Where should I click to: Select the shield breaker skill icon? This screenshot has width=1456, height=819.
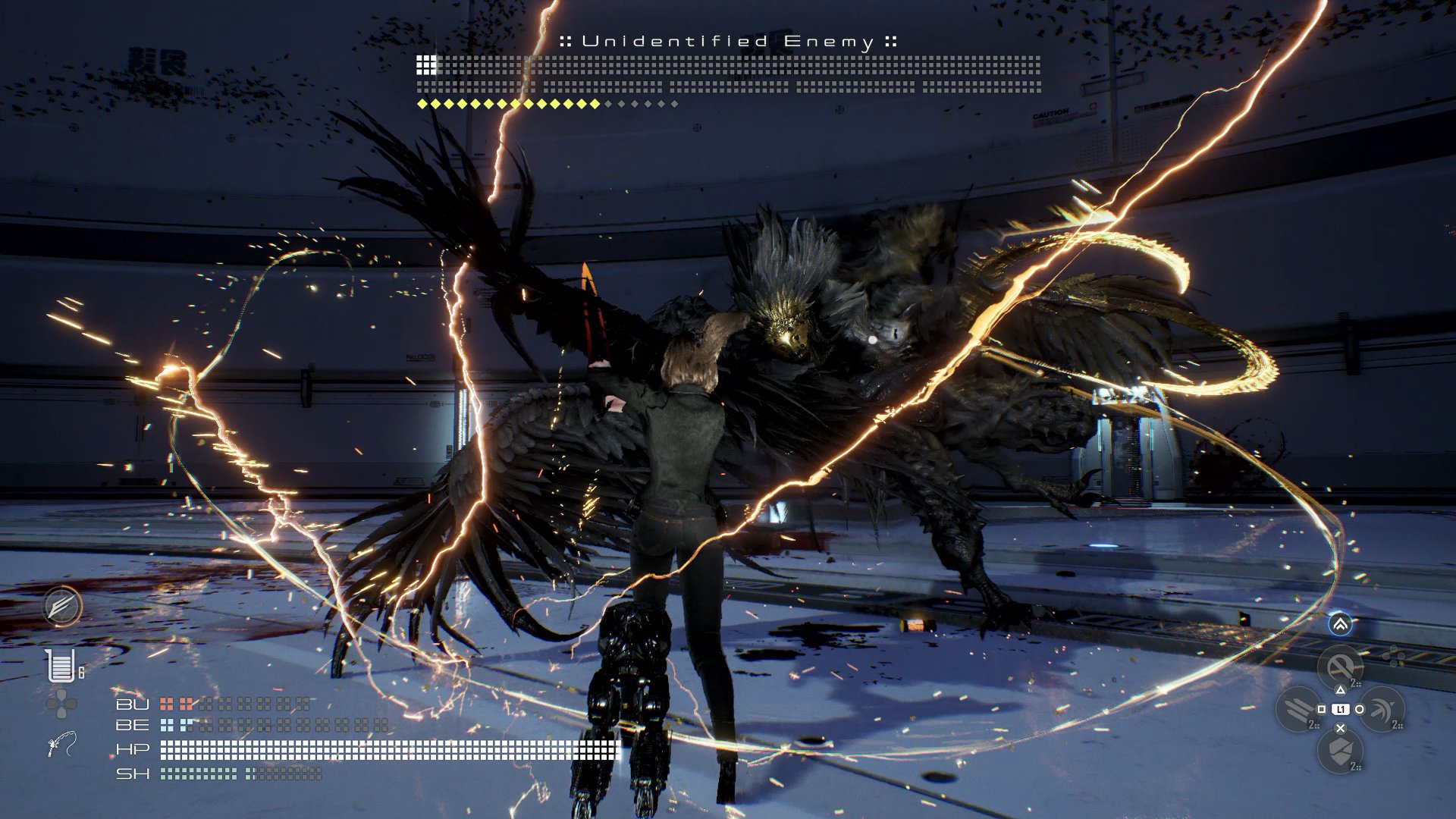(1340, 752)
